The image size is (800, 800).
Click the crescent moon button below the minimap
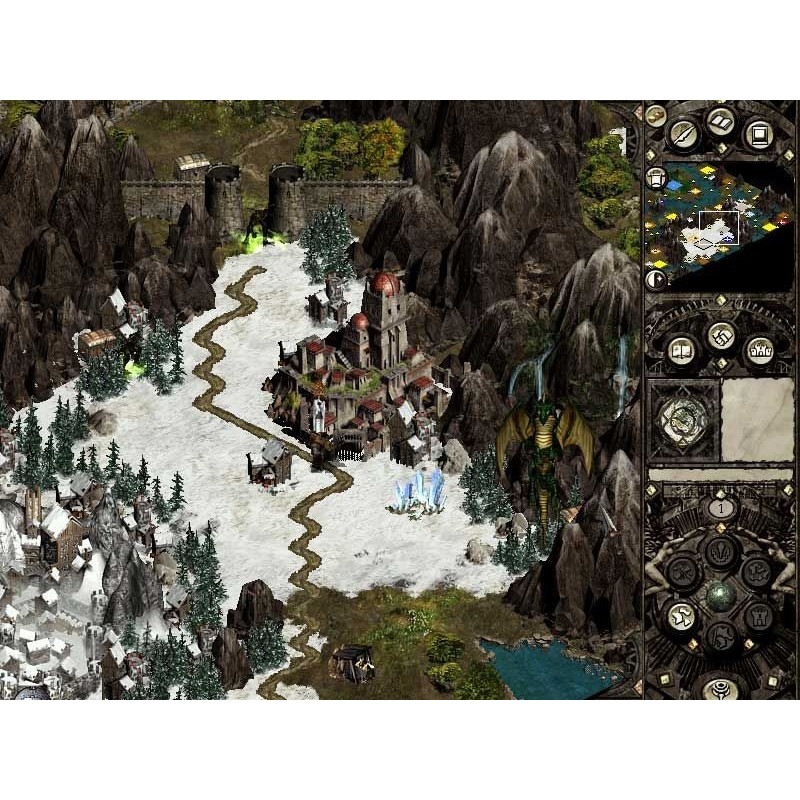tap(657, 279)
